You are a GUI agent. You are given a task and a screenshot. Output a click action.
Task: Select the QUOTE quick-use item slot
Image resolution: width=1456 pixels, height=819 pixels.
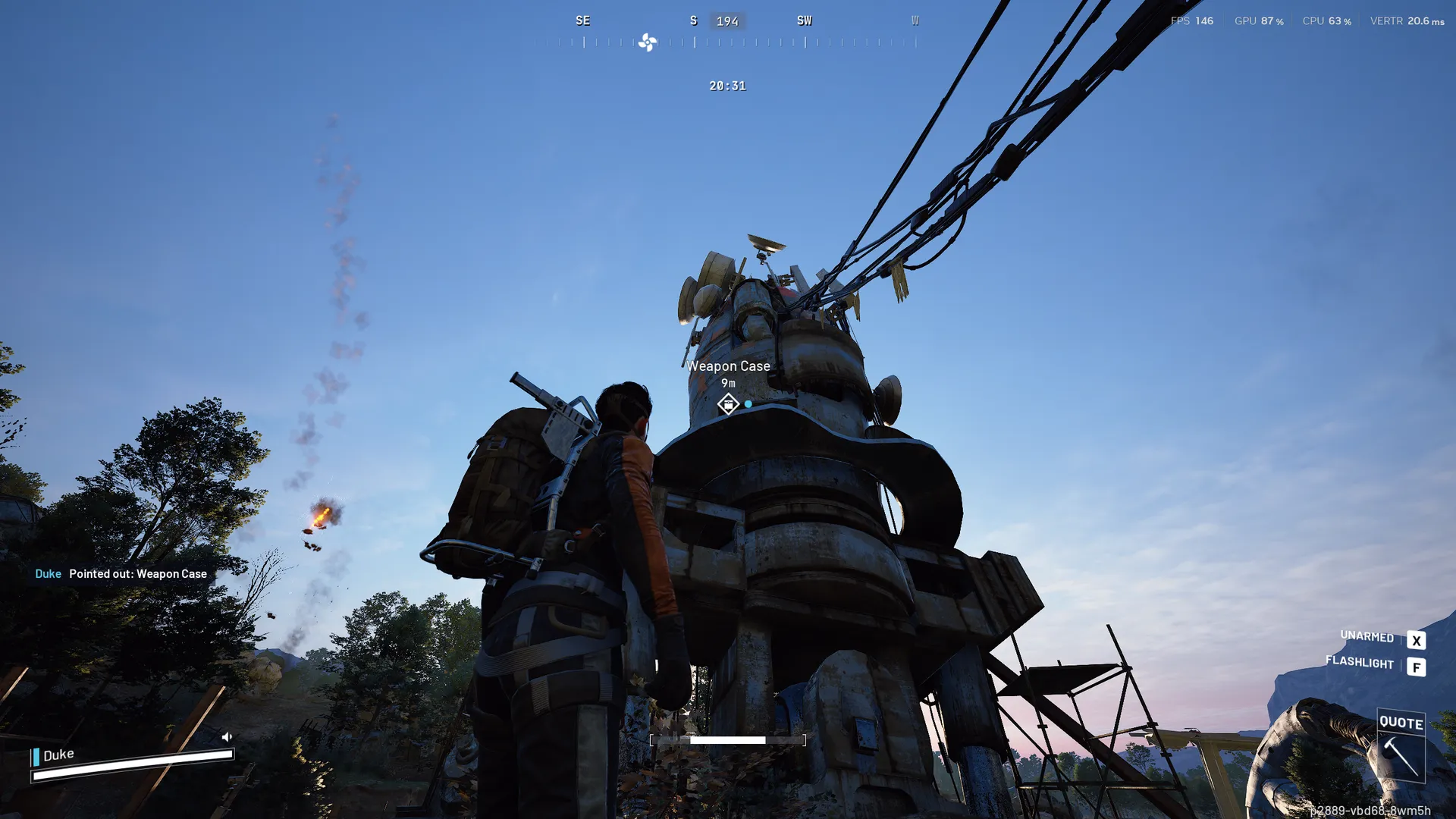tap(1401, 746)
